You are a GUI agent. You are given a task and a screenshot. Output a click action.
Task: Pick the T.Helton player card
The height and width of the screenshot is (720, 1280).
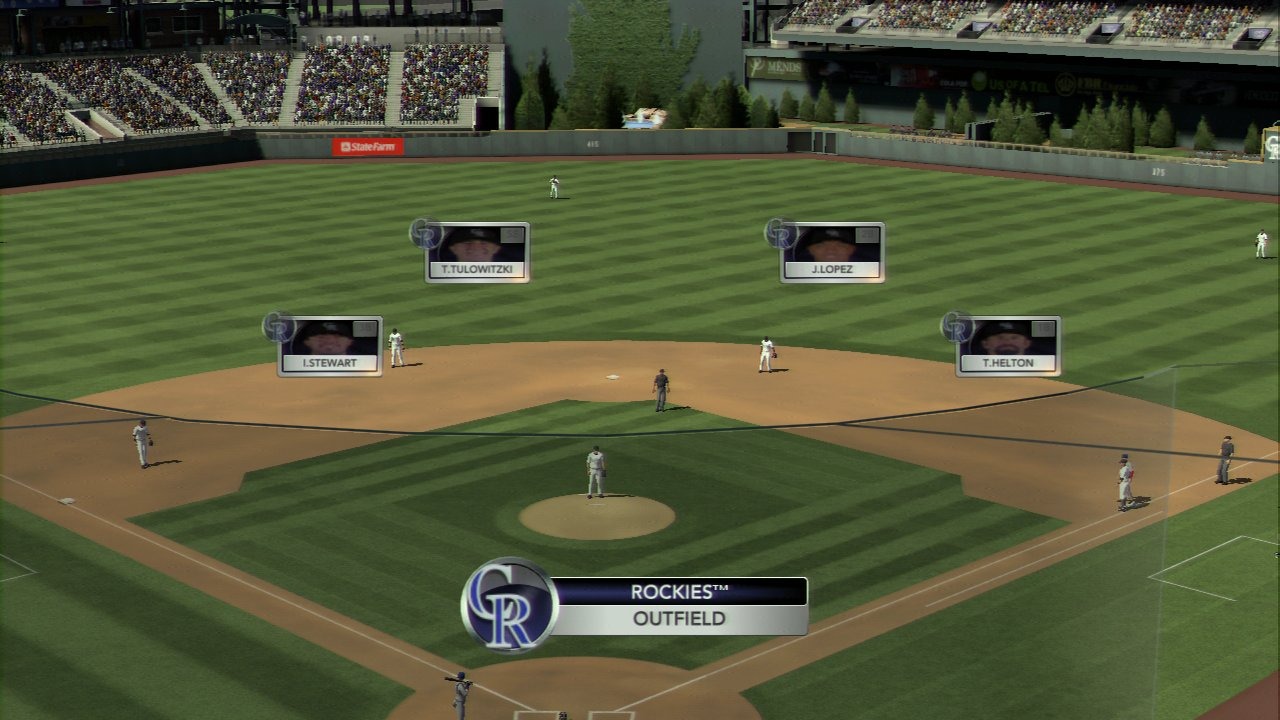(x=1008, y=346)
